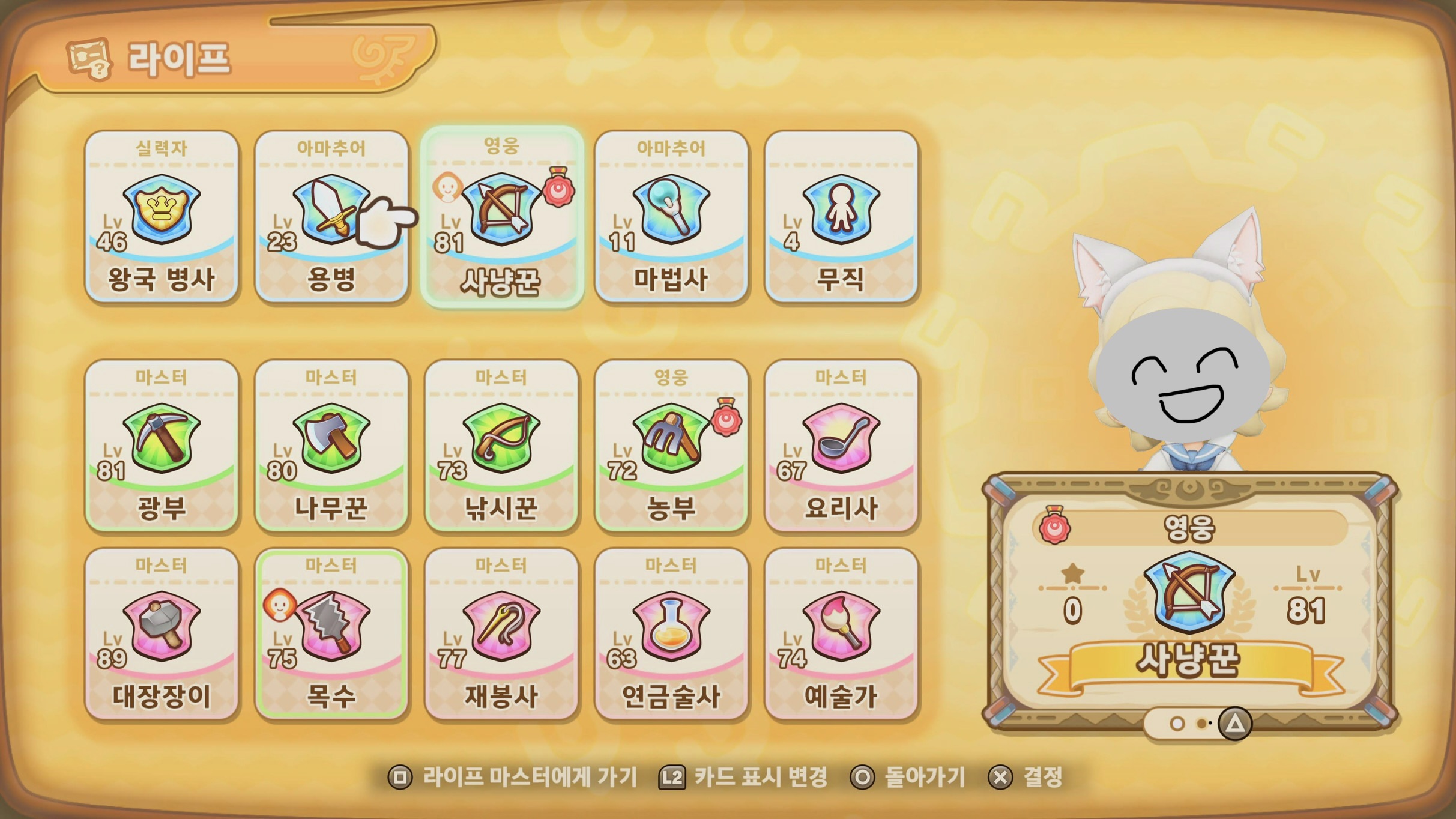The width and height of the screenshot is (1456, 819).
Task: Go back with 돌아가기
Action: tap(908, 777)
